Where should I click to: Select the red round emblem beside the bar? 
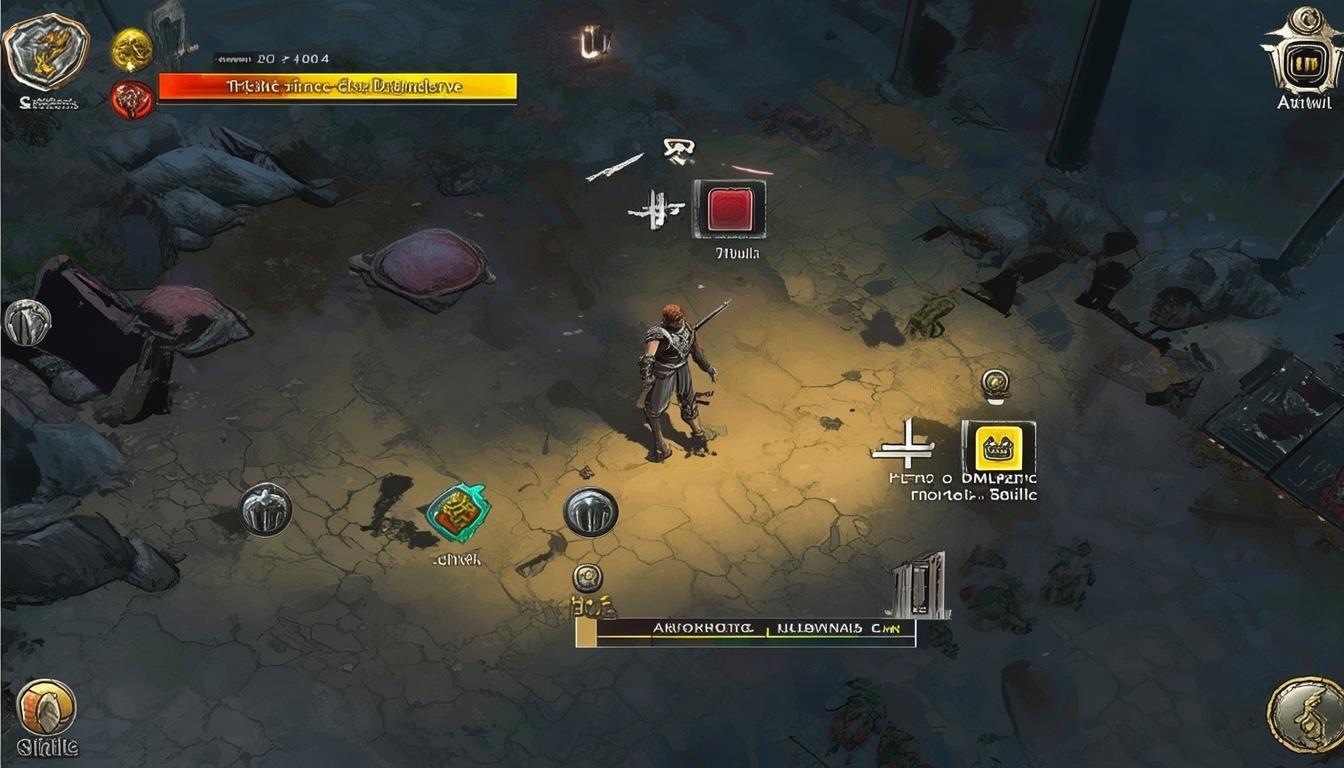tap(132, 99)
